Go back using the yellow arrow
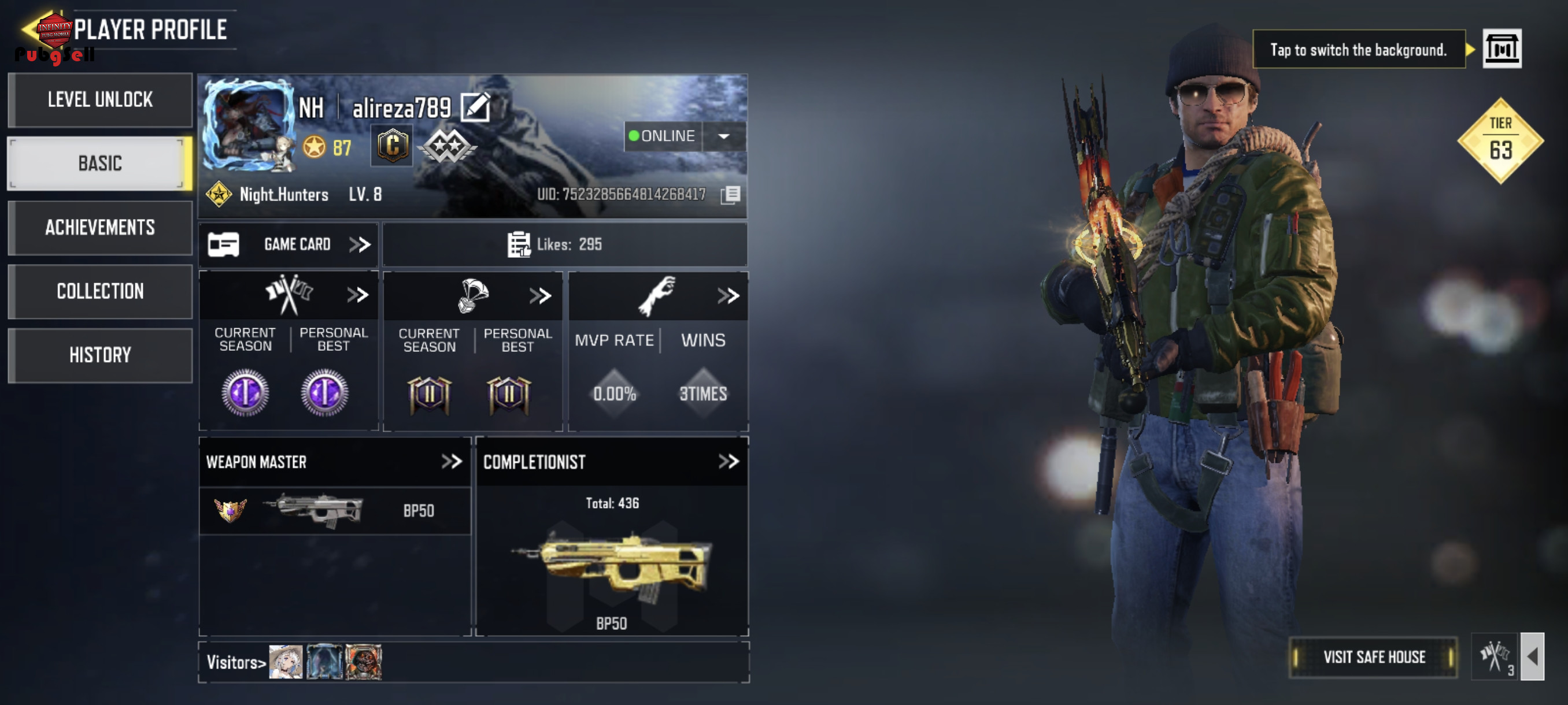1568x705 pixels. (28, 28)
